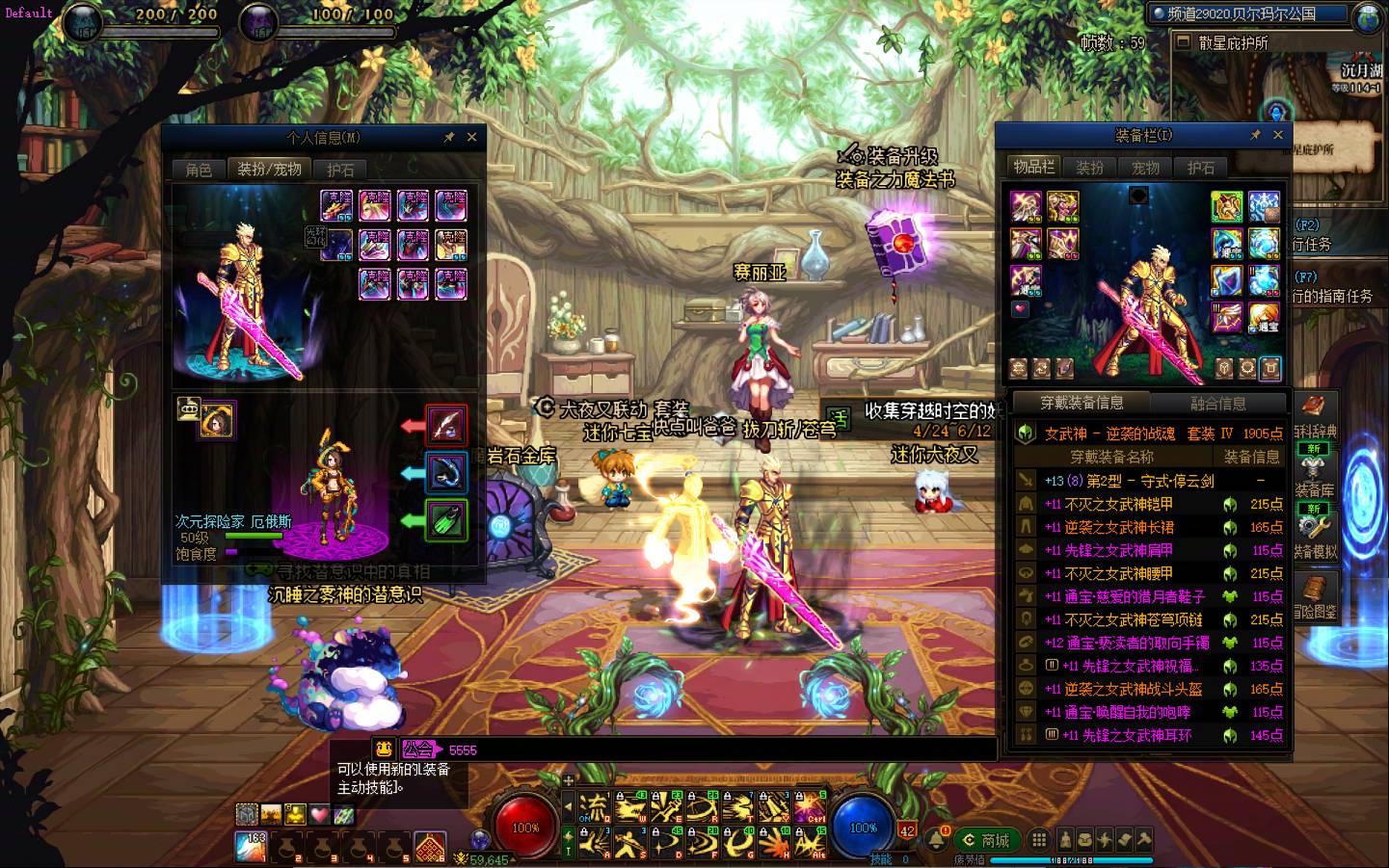Select the 装扮 tab in 装备栏

[1090, 168]
